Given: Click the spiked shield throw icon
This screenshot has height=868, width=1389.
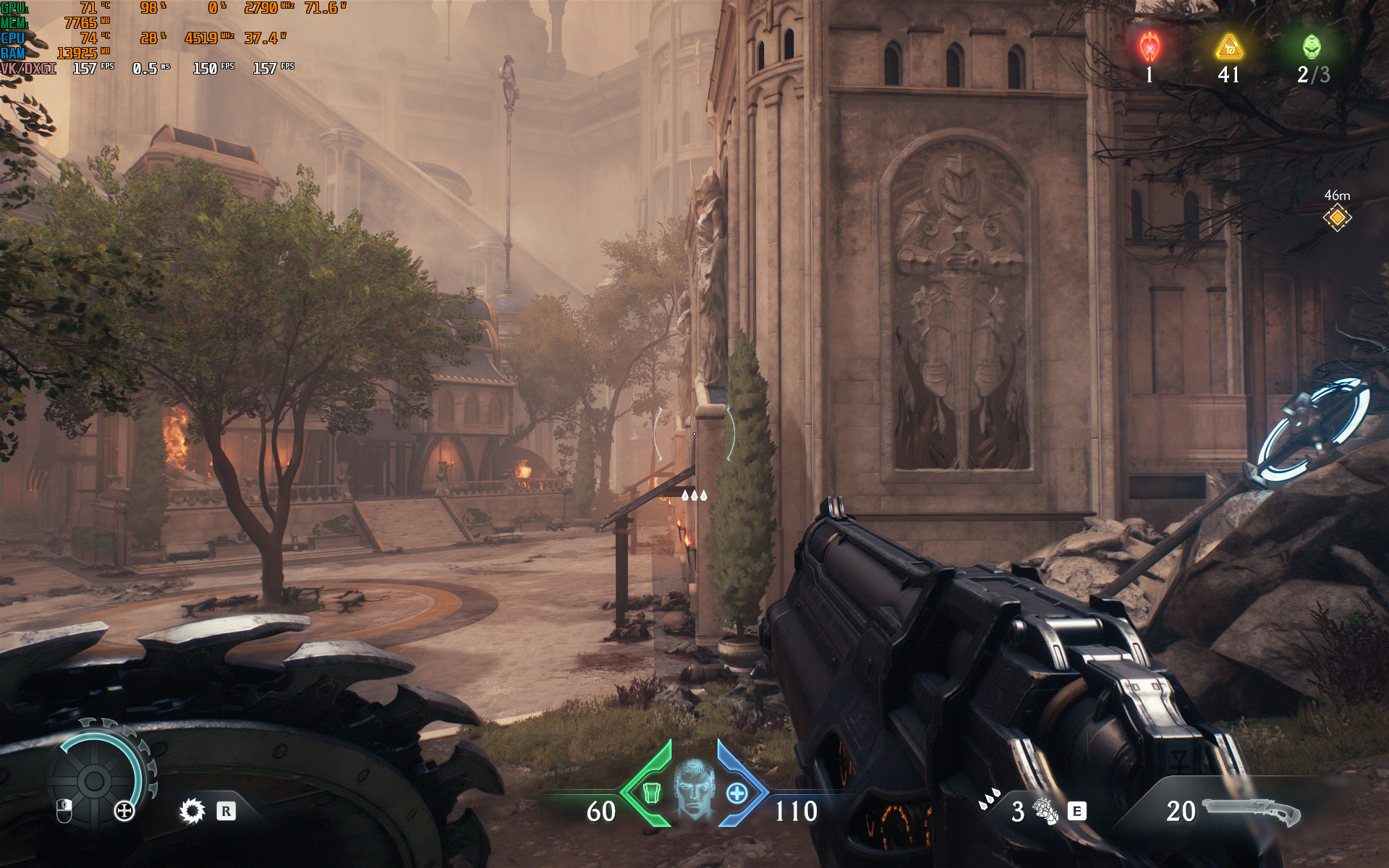Looking at the screenshot, I should (x=192, y=811).
